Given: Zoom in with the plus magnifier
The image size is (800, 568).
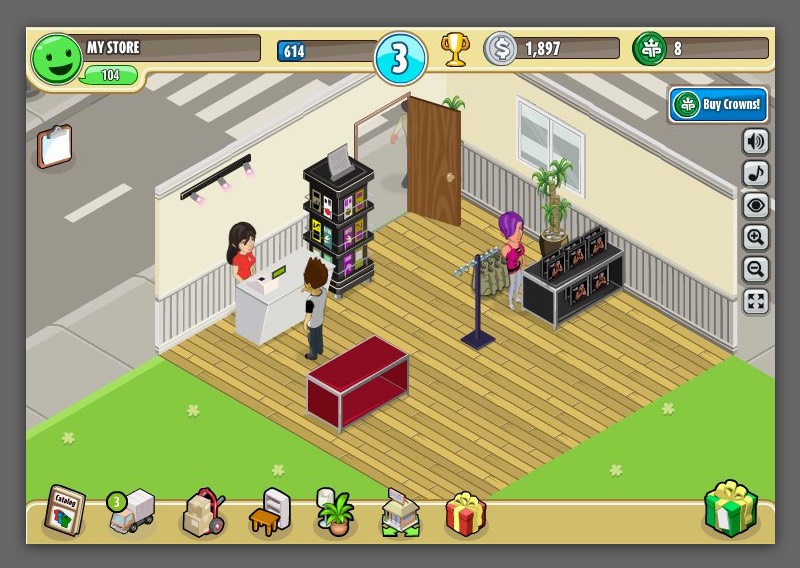Looking at the screenshot, I should click(756, 238).
